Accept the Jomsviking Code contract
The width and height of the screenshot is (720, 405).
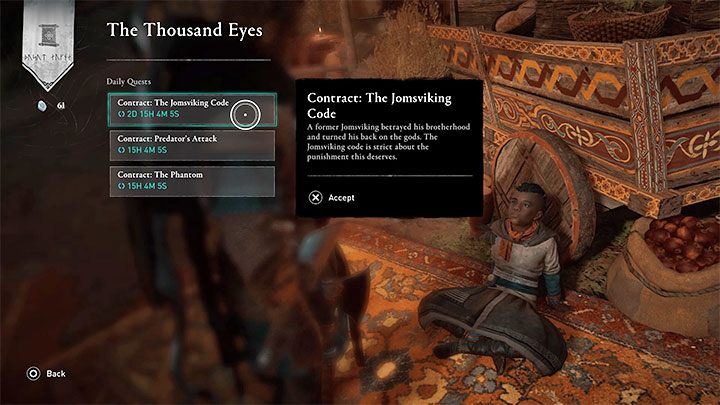[x=333, y=198]
